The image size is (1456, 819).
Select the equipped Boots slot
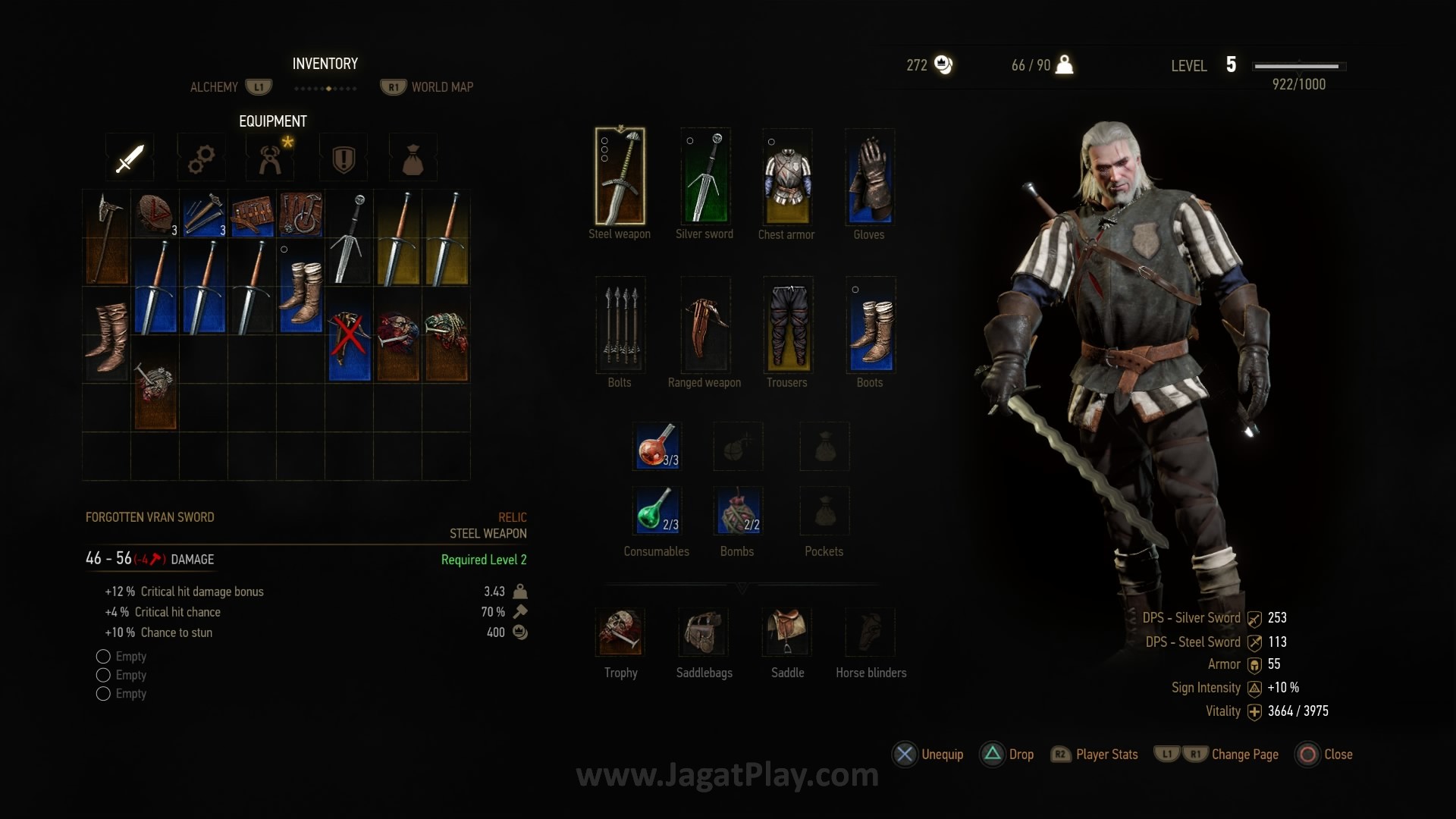point(870,325)
